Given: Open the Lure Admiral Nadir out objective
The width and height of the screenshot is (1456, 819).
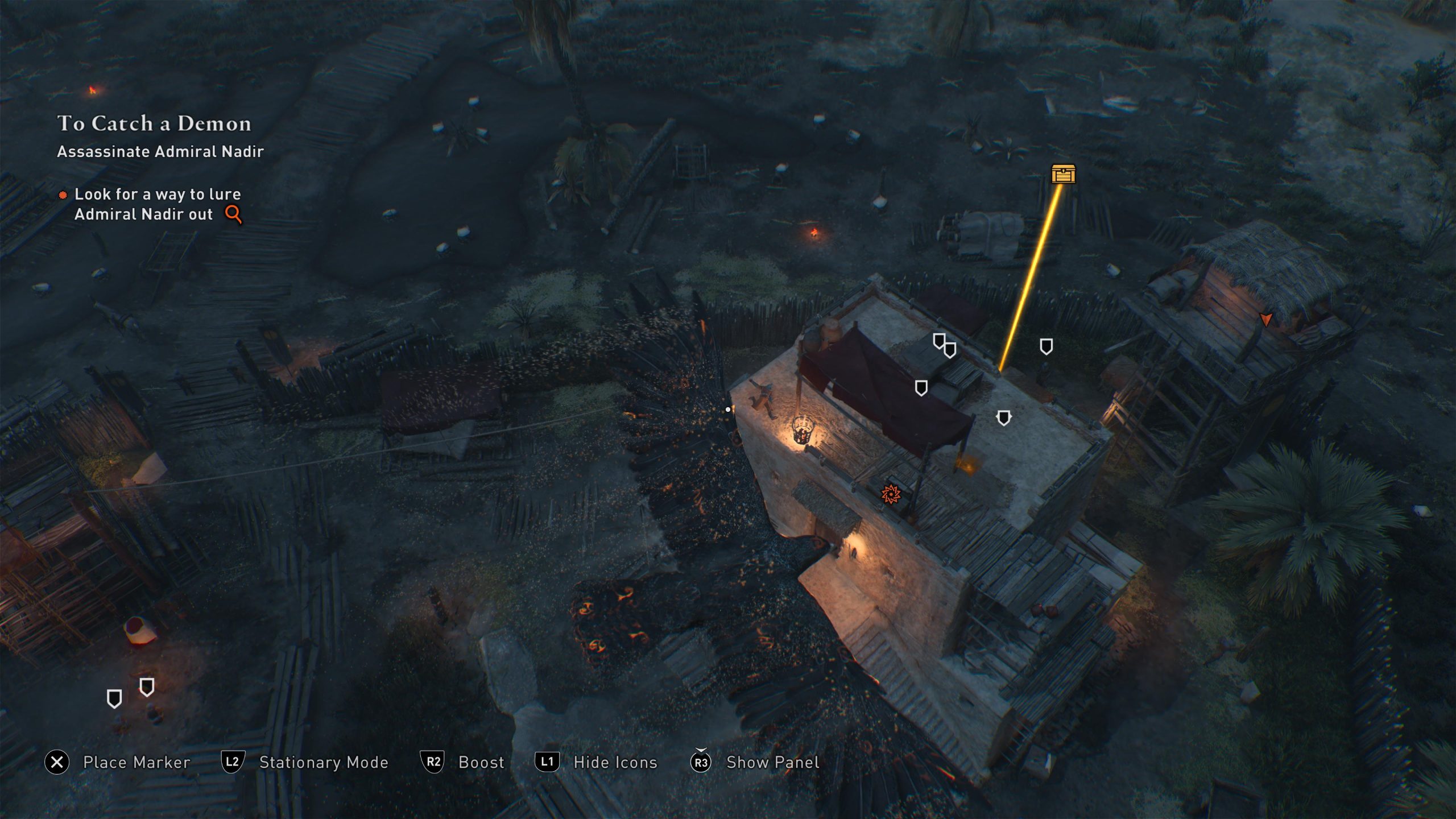Looking at the screenshot, I should tap(157, 204).
